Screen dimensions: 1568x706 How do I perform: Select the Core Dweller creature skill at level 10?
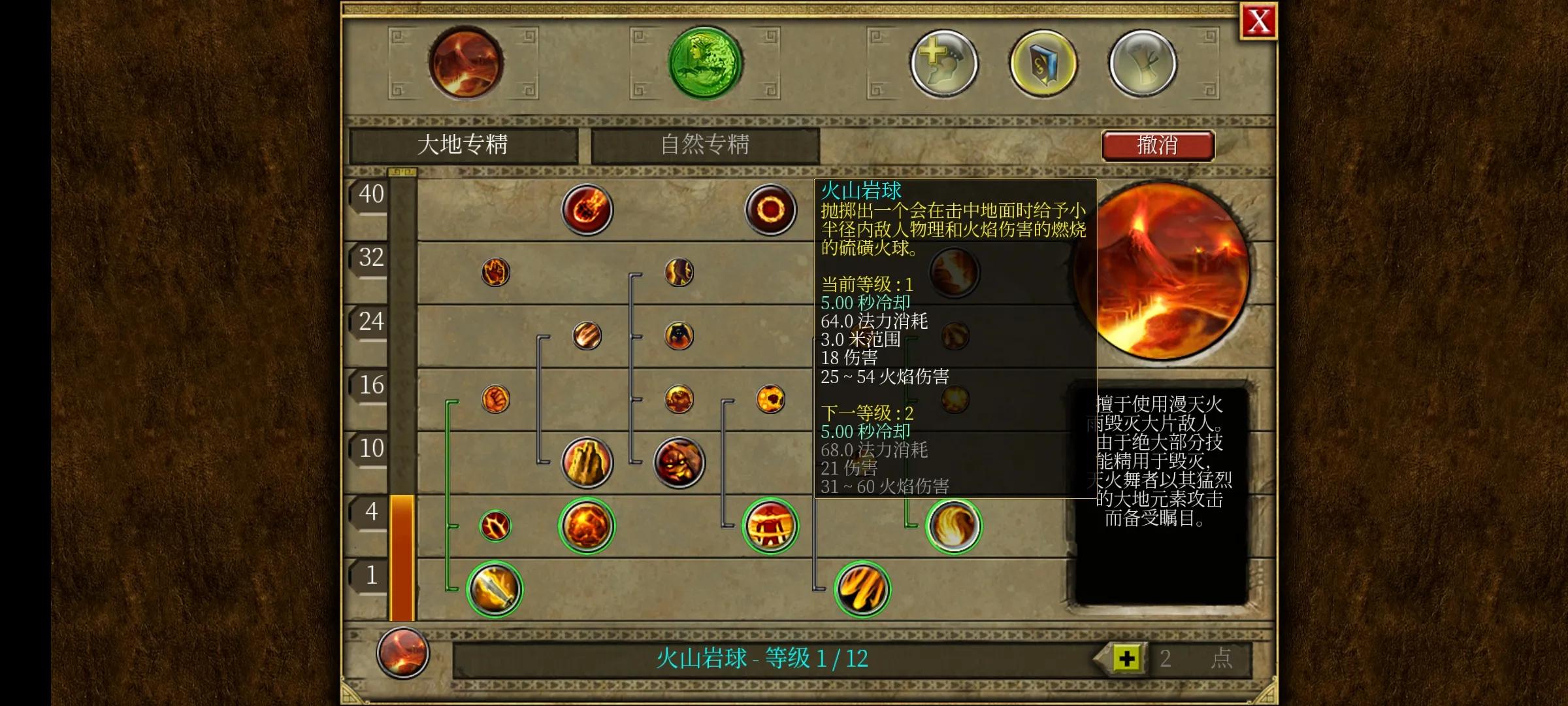676,461
